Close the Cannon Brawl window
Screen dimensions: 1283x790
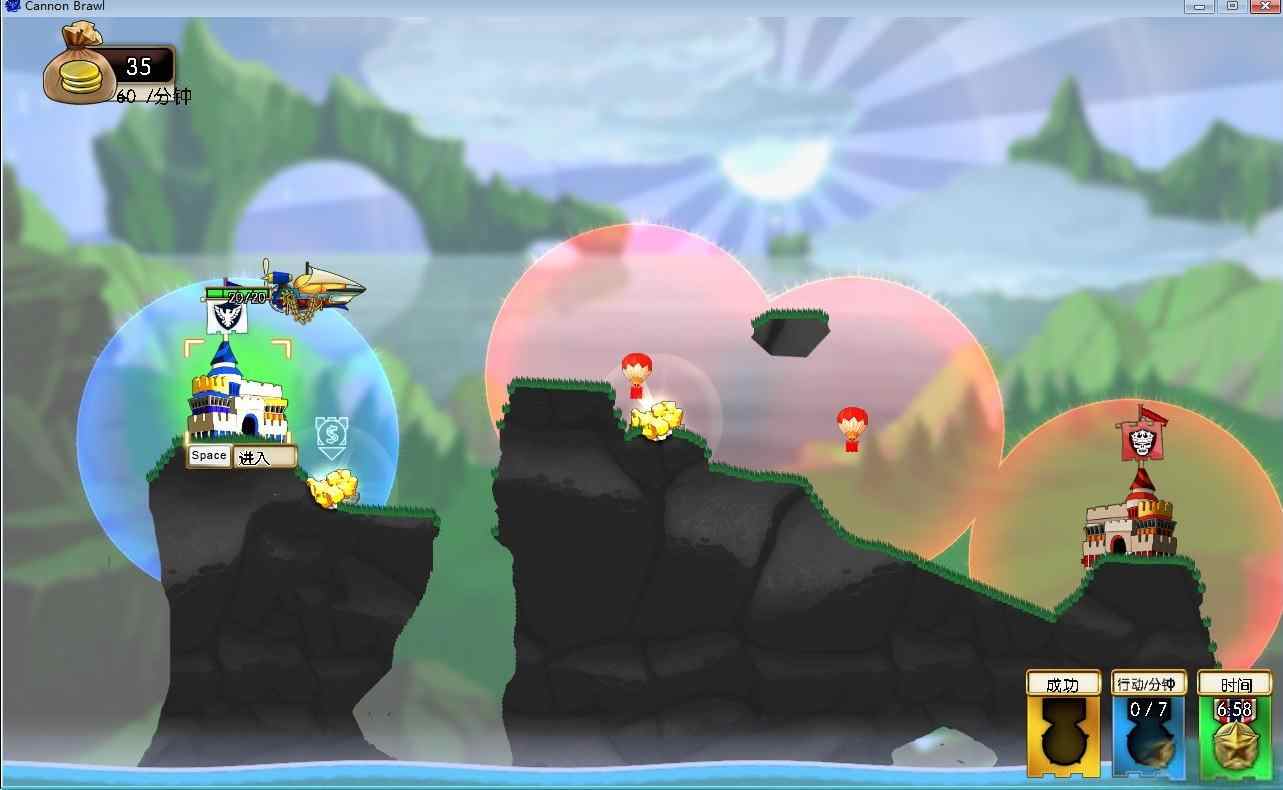coord(1263,6)
